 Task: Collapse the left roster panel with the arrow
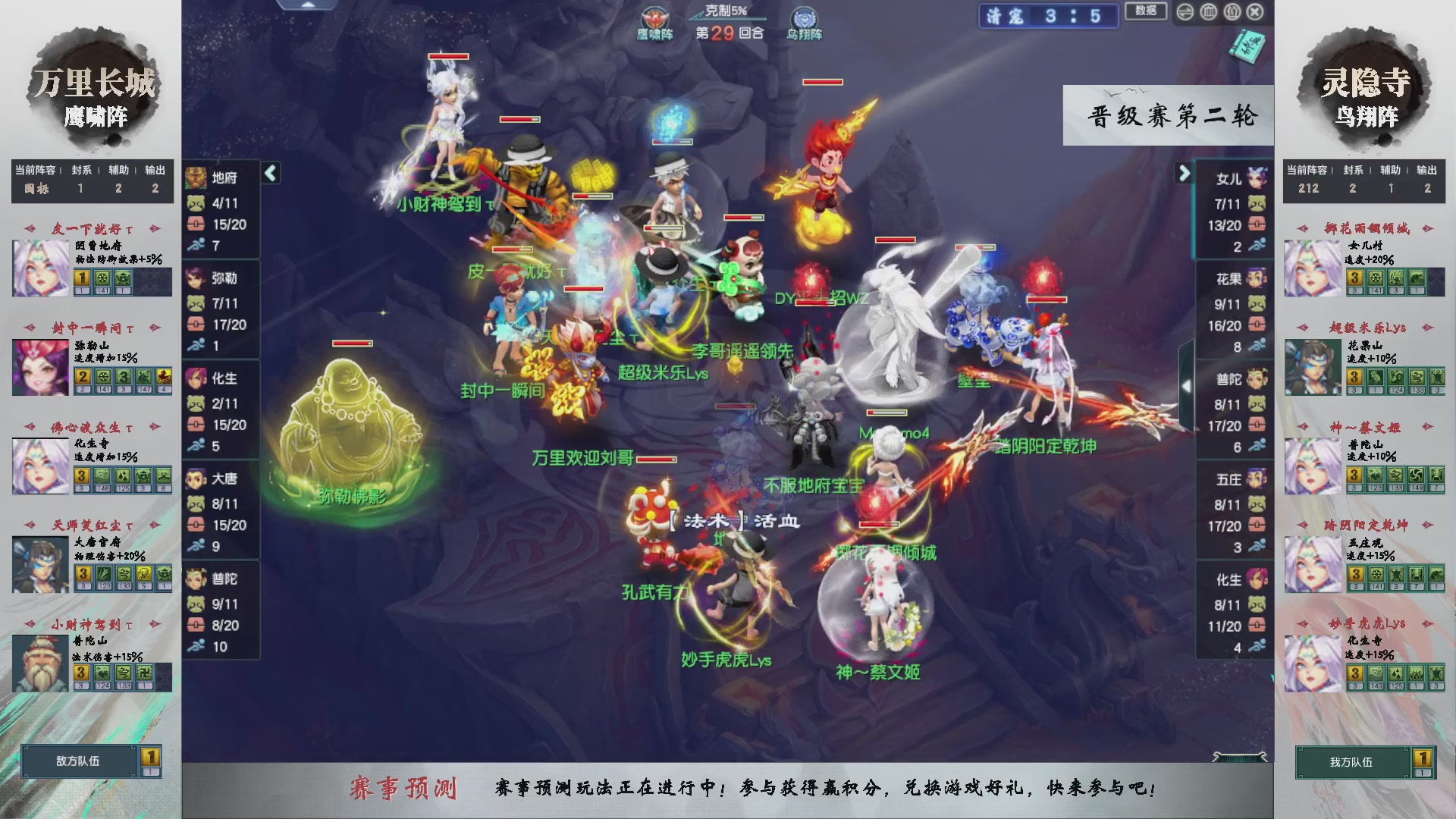click(269, 172)
